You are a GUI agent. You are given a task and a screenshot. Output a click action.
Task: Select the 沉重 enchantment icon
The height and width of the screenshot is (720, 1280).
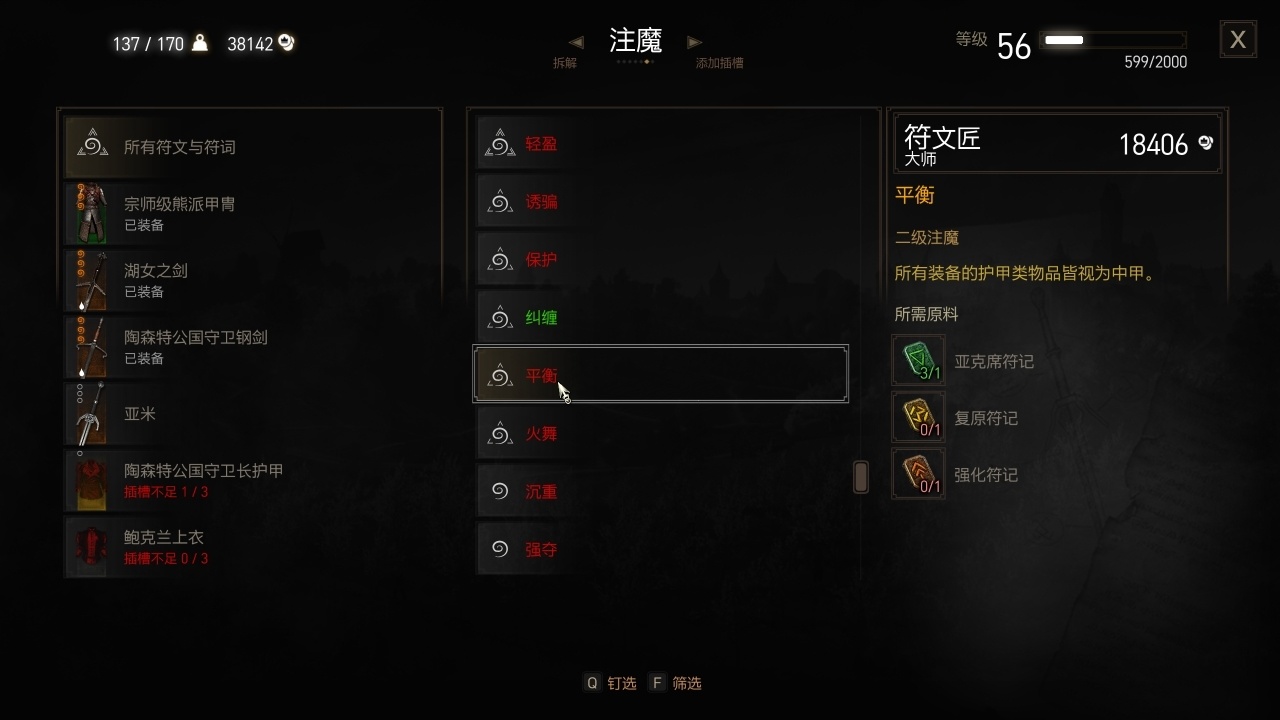tap(499, 491)
